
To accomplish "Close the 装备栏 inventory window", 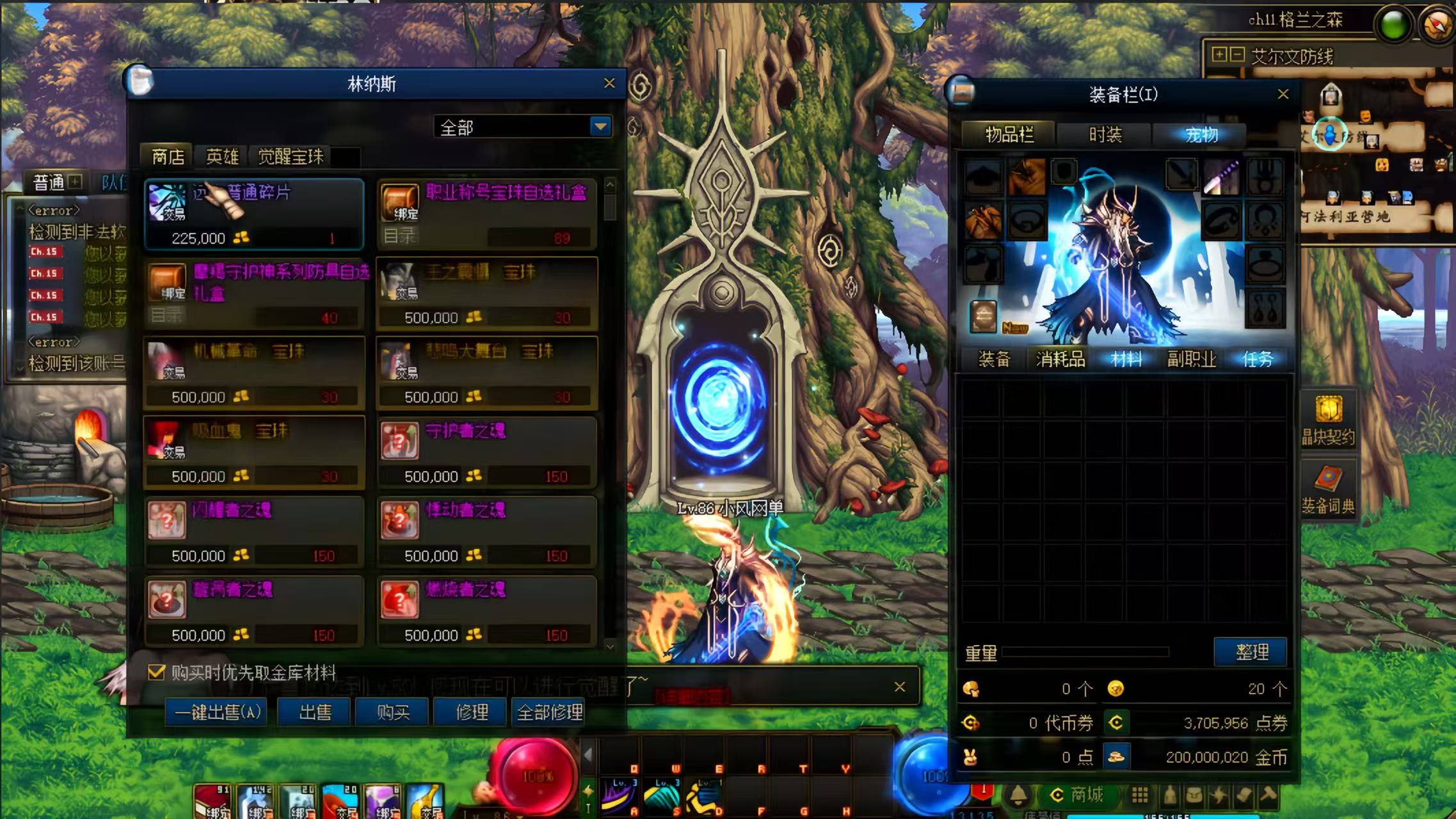I will 1283,94.
